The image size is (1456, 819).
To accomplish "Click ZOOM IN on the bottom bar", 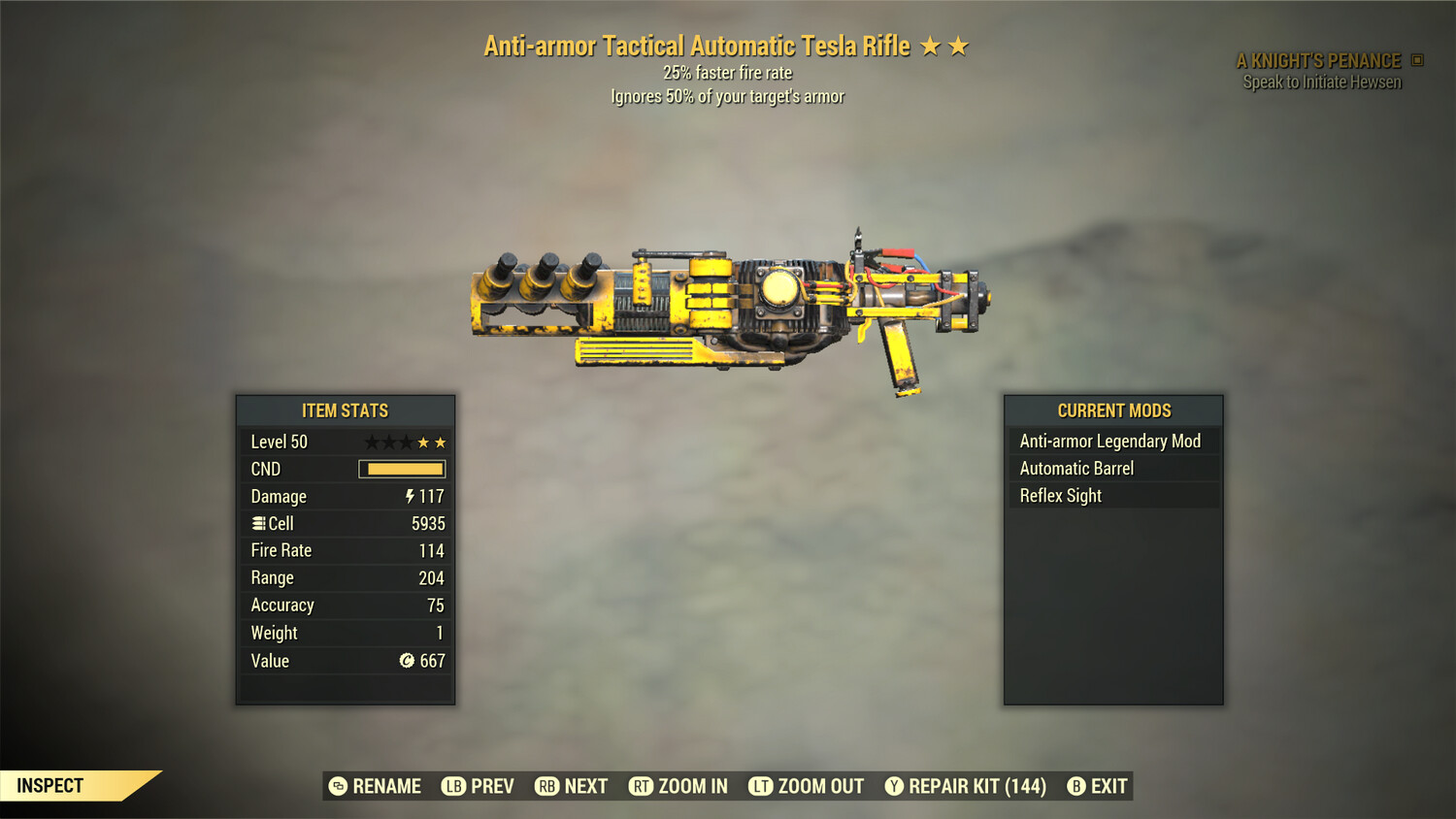I will [692, 786].
